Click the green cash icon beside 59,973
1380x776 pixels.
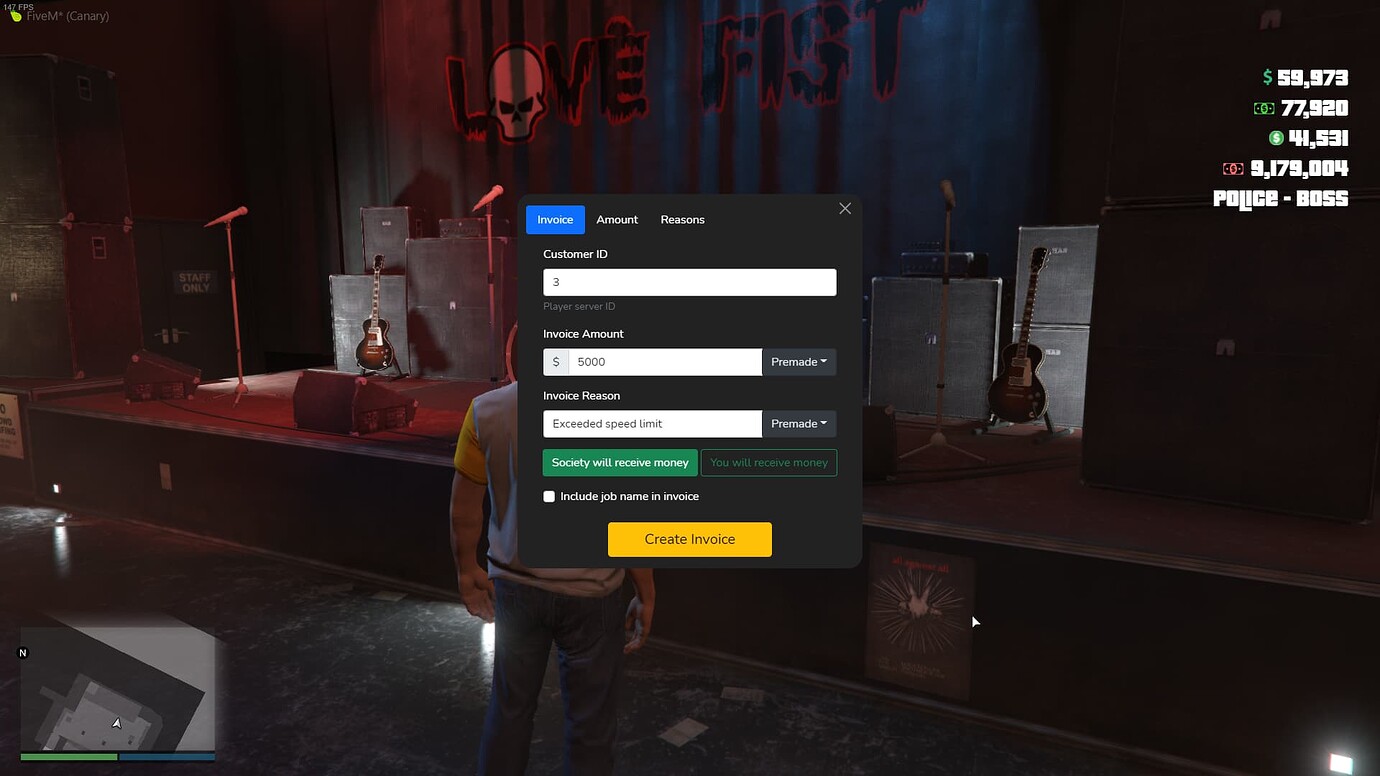tap(1266, 76)
